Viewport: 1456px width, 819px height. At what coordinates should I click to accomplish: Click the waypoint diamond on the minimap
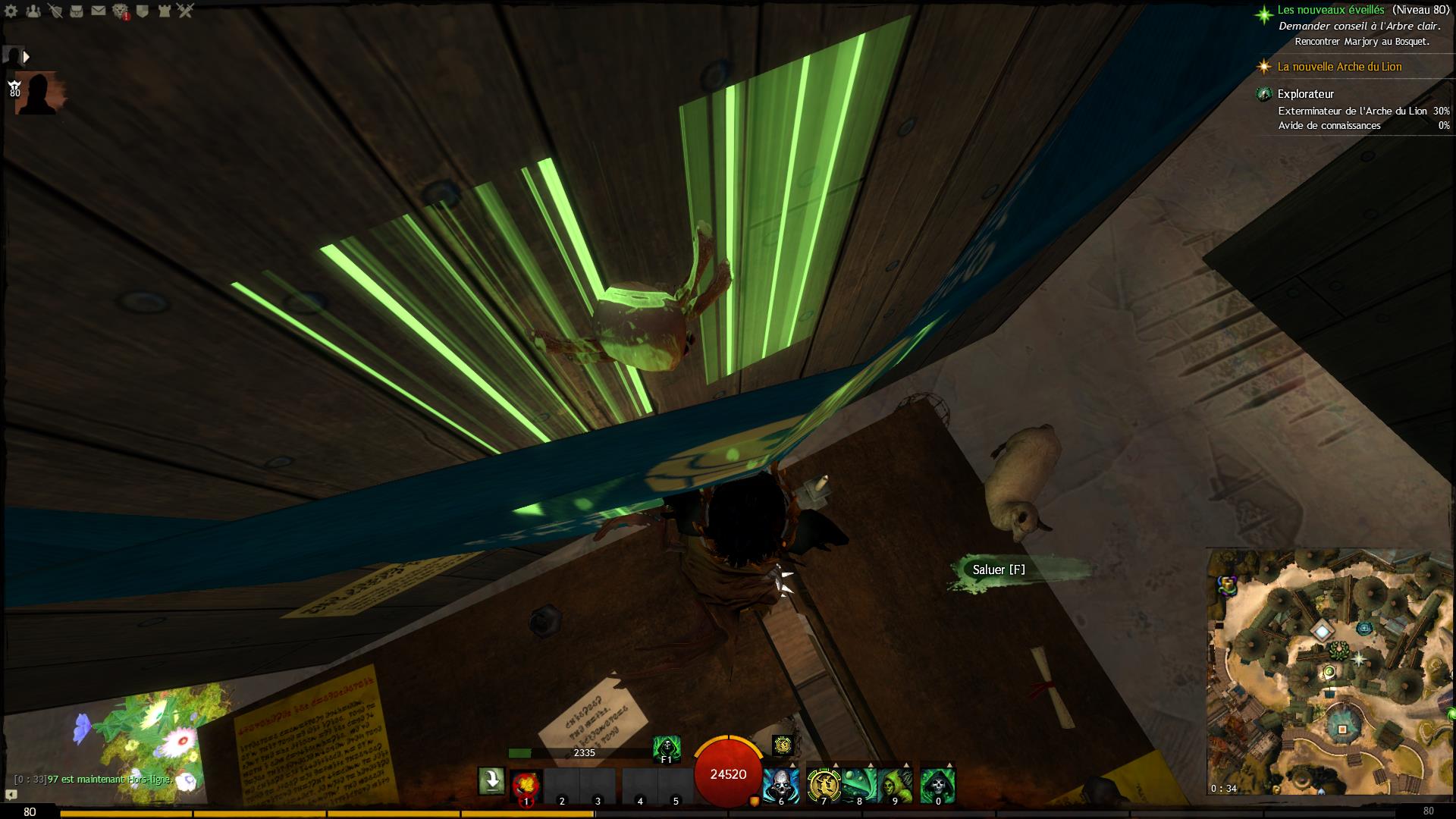point(1323,630)
